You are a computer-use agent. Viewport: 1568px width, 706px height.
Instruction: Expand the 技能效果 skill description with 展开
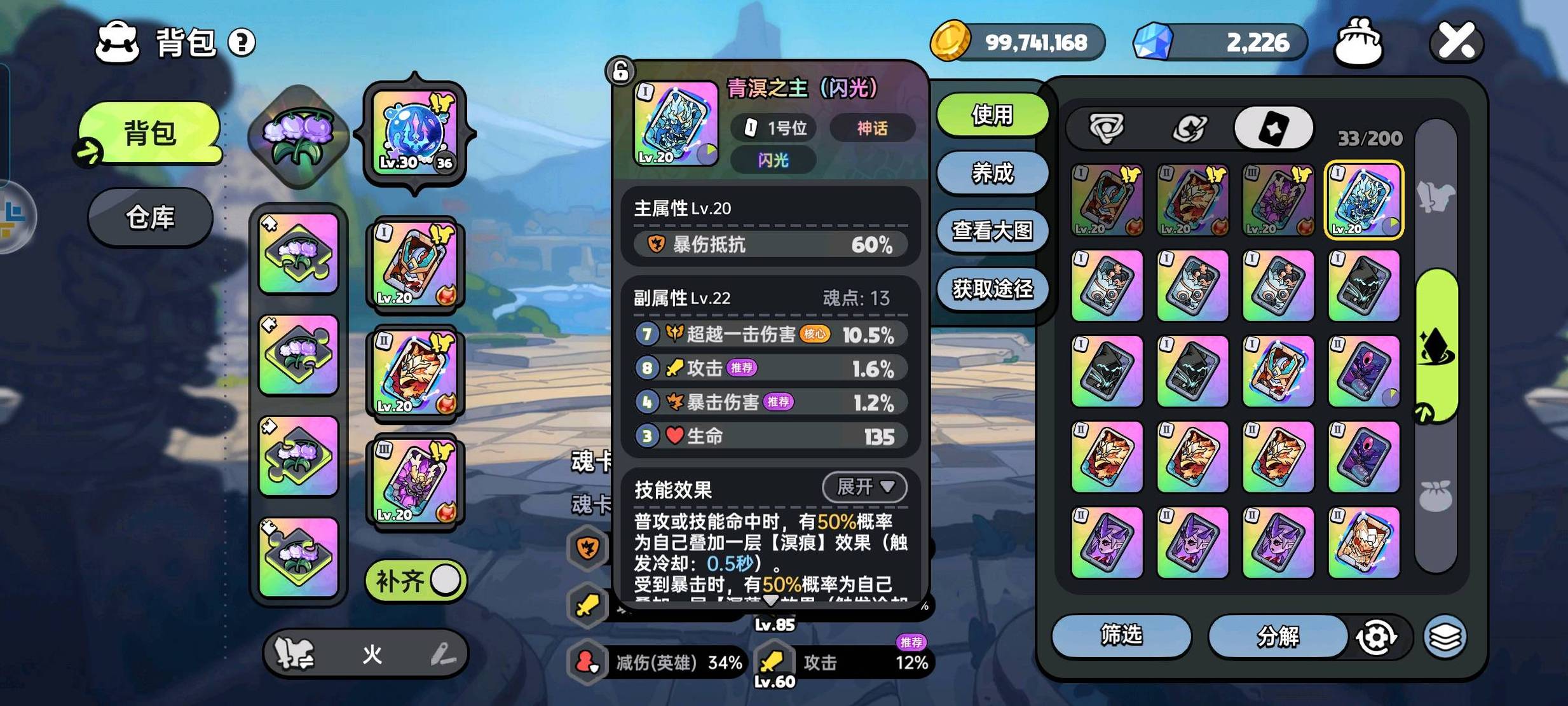pyautogui.click(x=864, y=488)
